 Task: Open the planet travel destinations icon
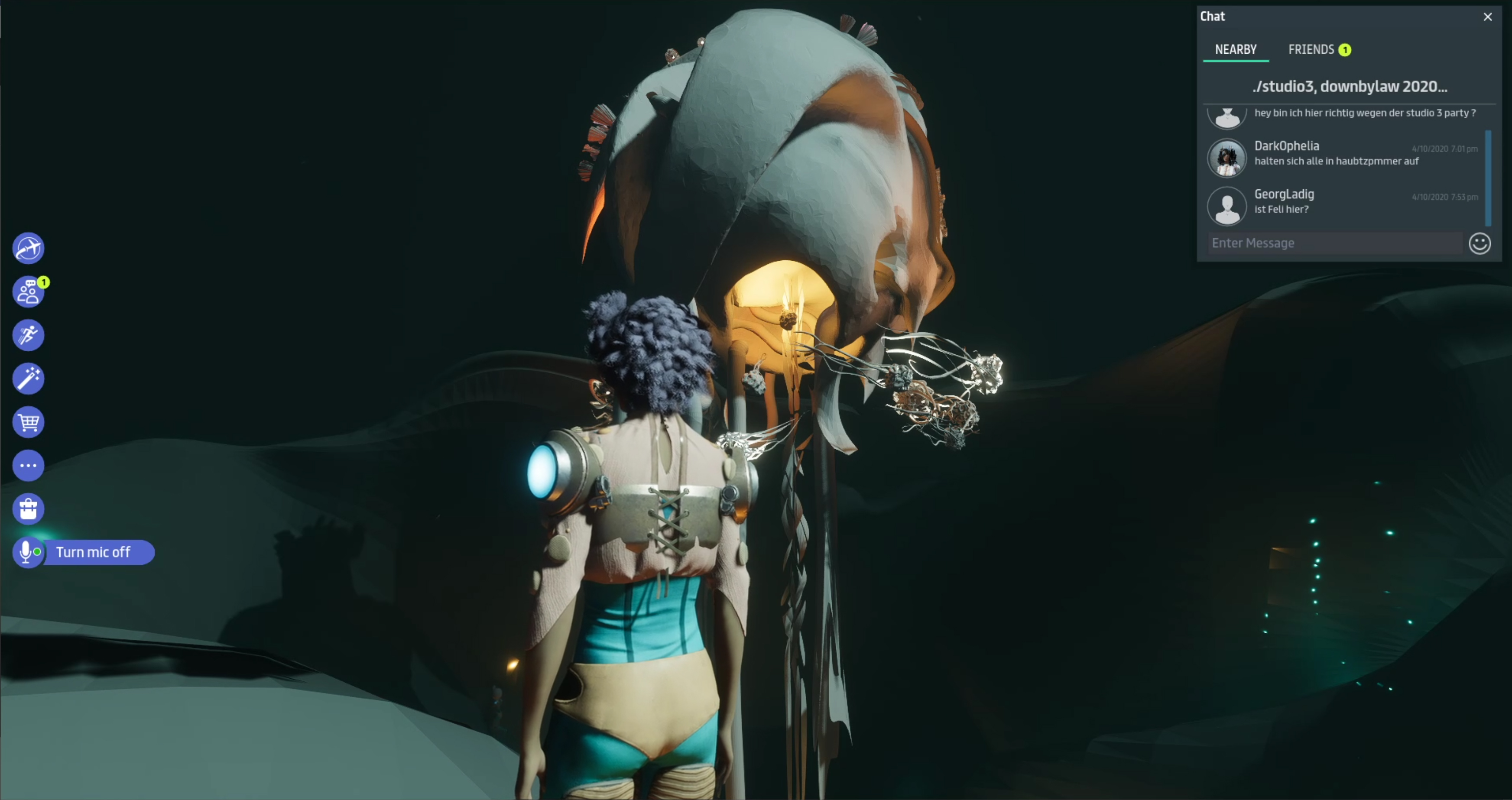[x=28, y=248]
